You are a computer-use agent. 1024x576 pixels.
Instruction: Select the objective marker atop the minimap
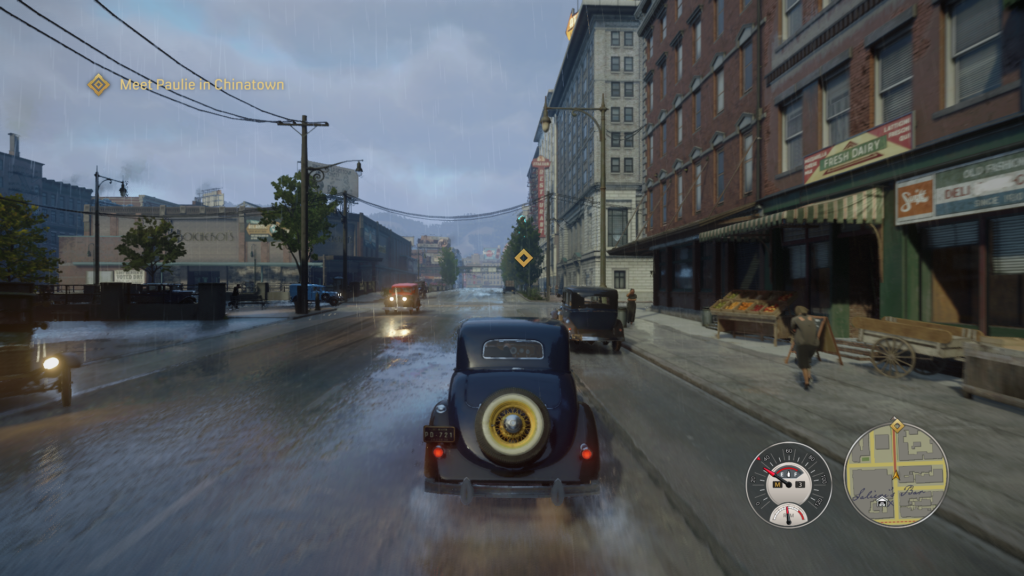pyautogui.click(x=896, y=425)
